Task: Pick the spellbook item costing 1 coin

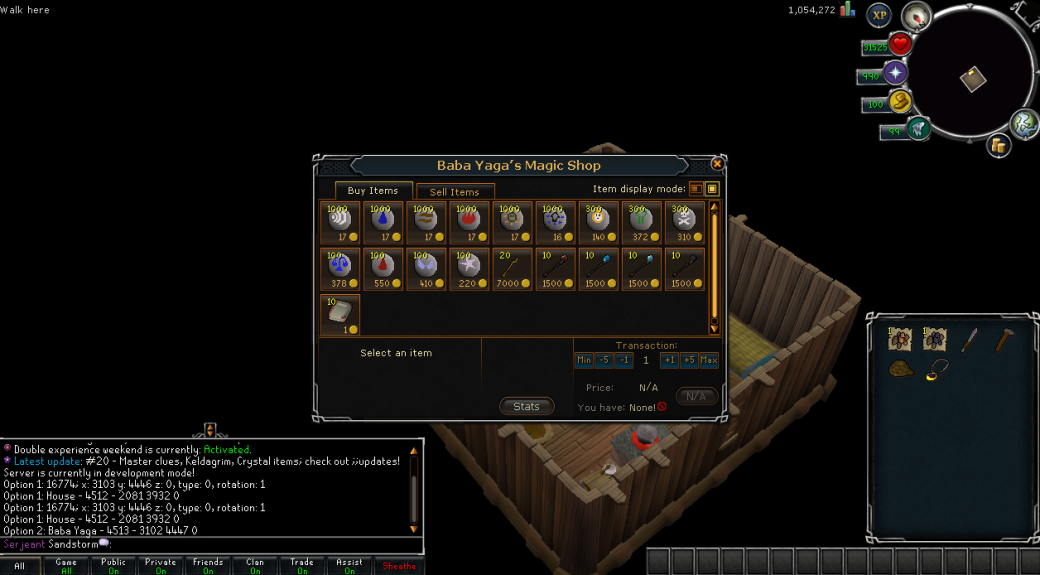Action: [340, 314]
